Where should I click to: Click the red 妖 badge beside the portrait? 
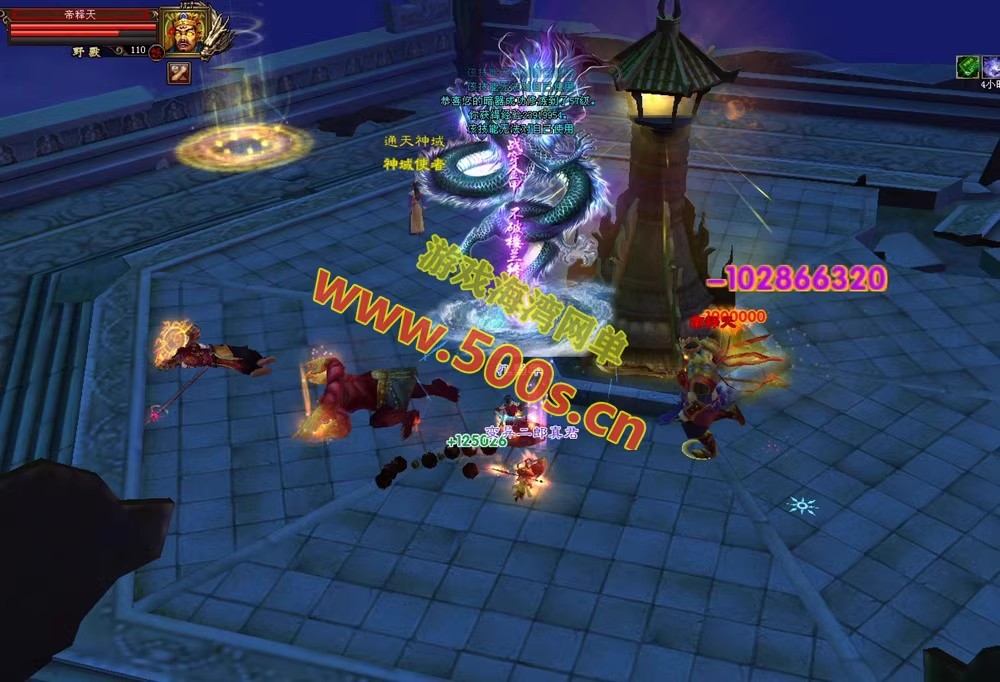point(157,51)
